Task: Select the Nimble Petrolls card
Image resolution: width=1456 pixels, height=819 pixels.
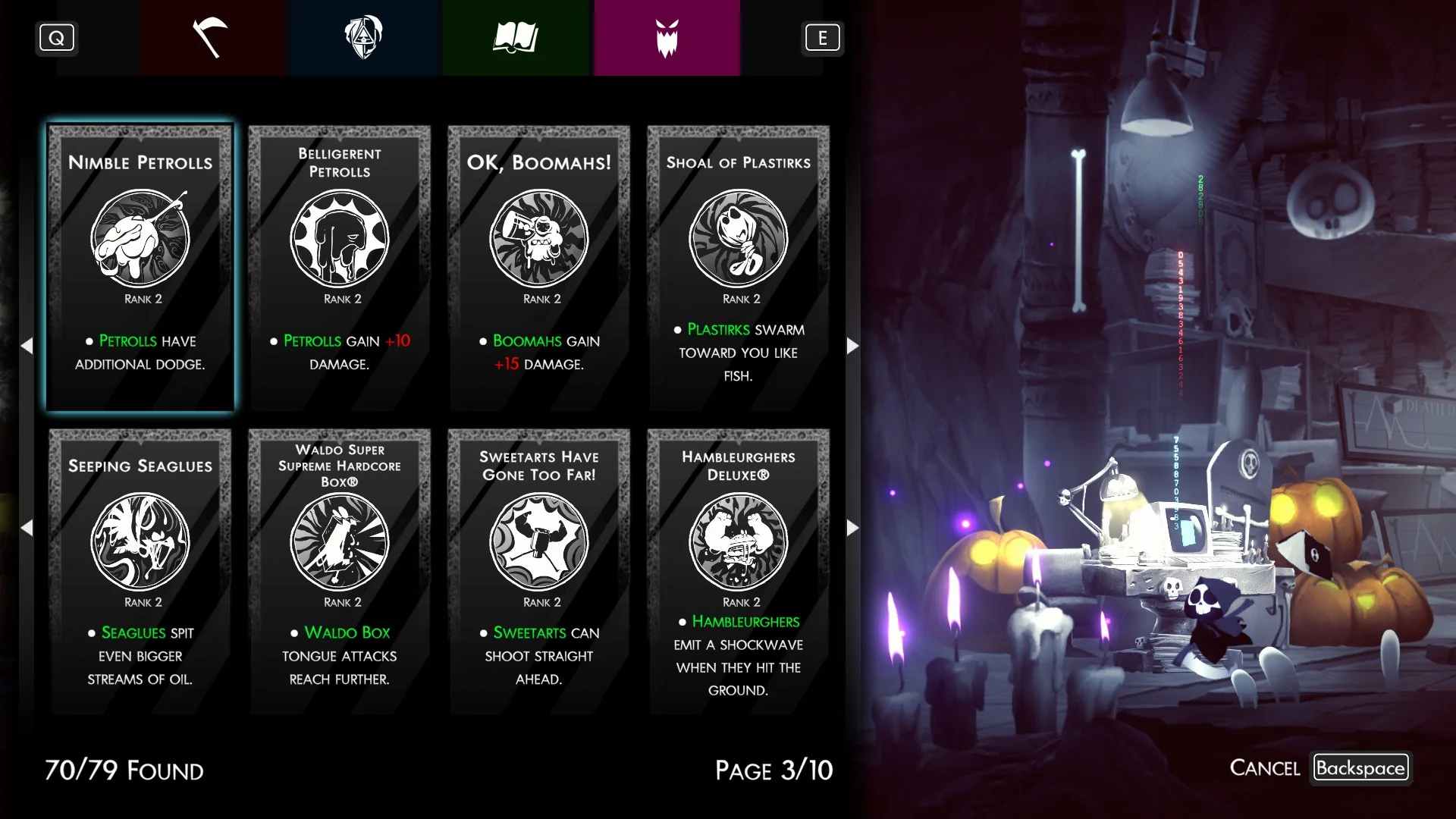Action: tap(140, 268)
